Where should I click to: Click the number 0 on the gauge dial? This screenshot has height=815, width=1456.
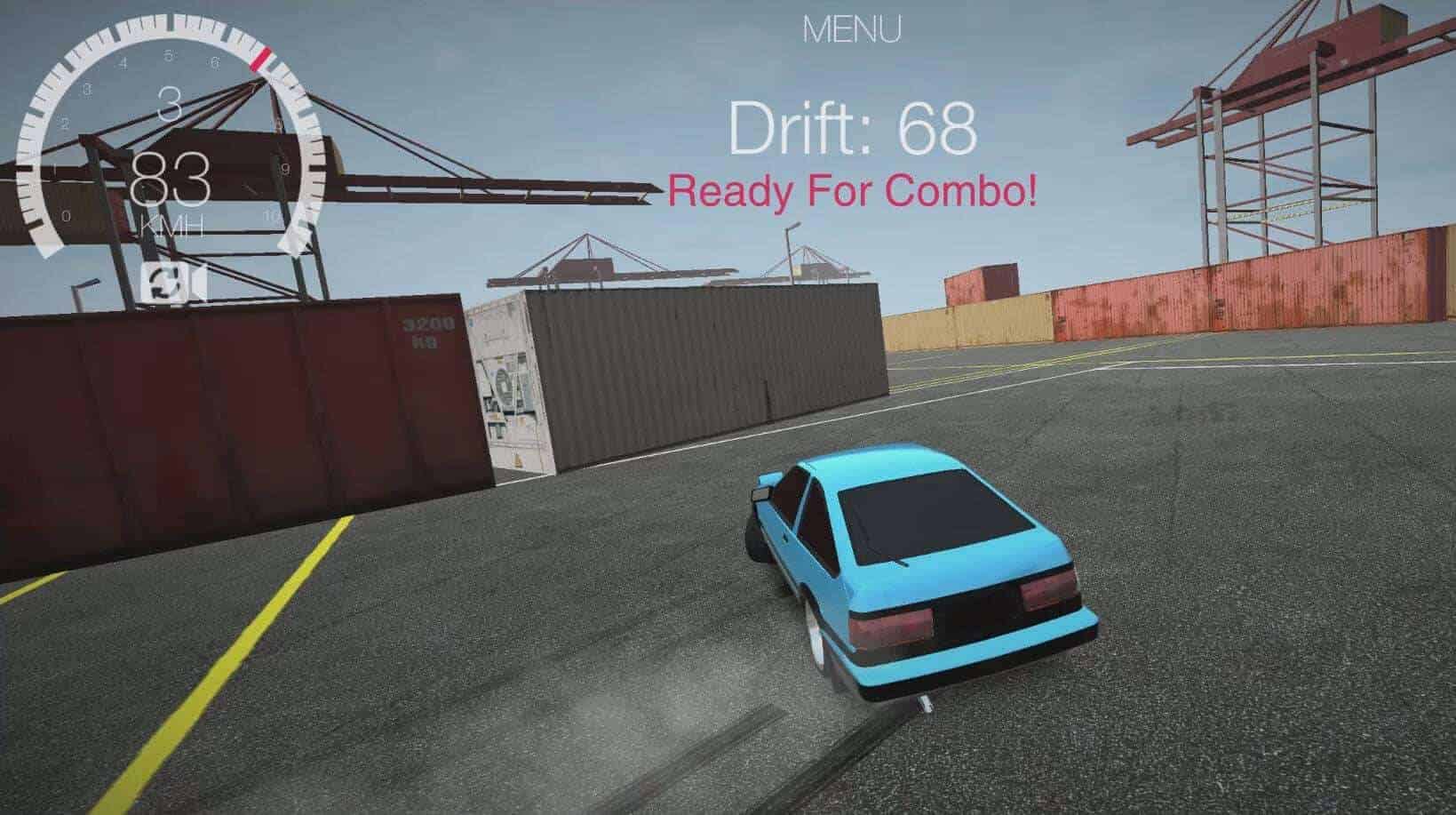(x=66, y=213)
